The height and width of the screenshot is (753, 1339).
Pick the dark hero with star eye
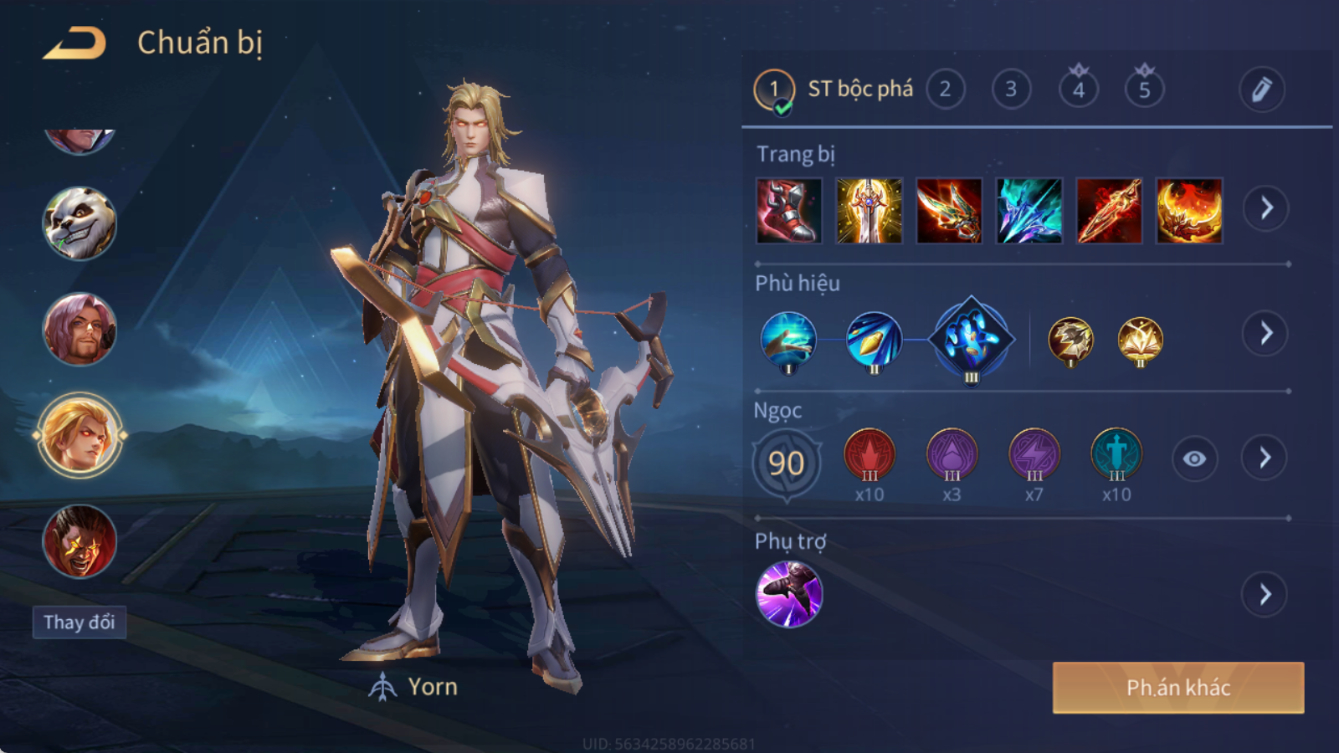(x=79, y=541)
